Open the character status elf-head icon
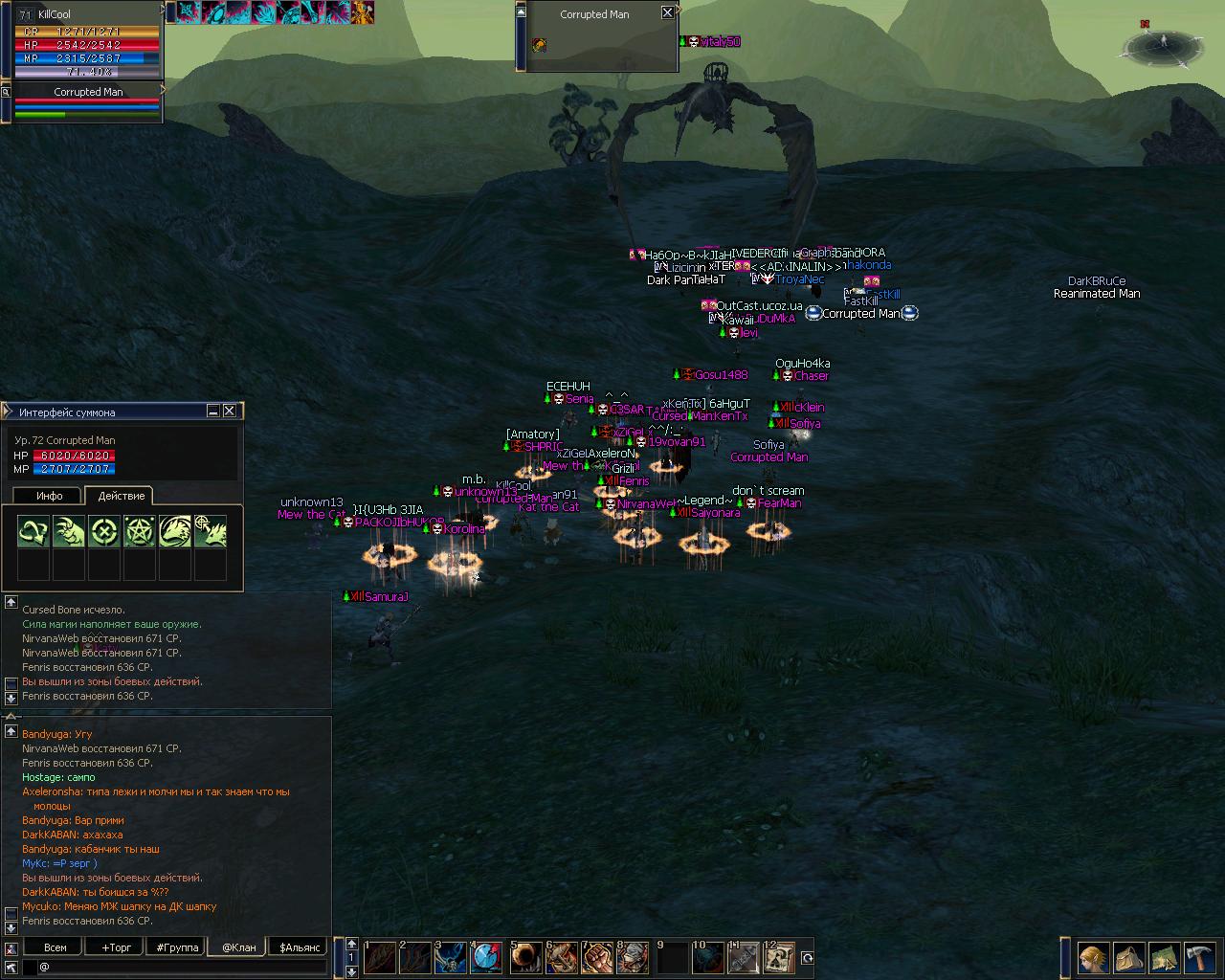The height and width of the screenshot is (980, 1225). click(x=1092, y=958)
